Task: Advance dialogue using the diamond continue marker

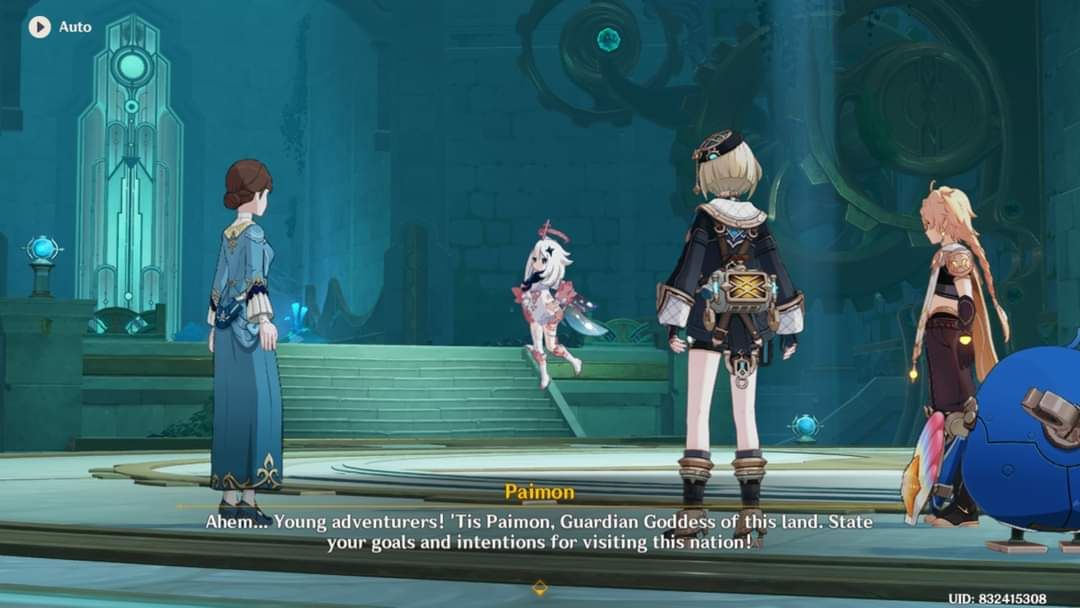Action: (x=540, y=587)
